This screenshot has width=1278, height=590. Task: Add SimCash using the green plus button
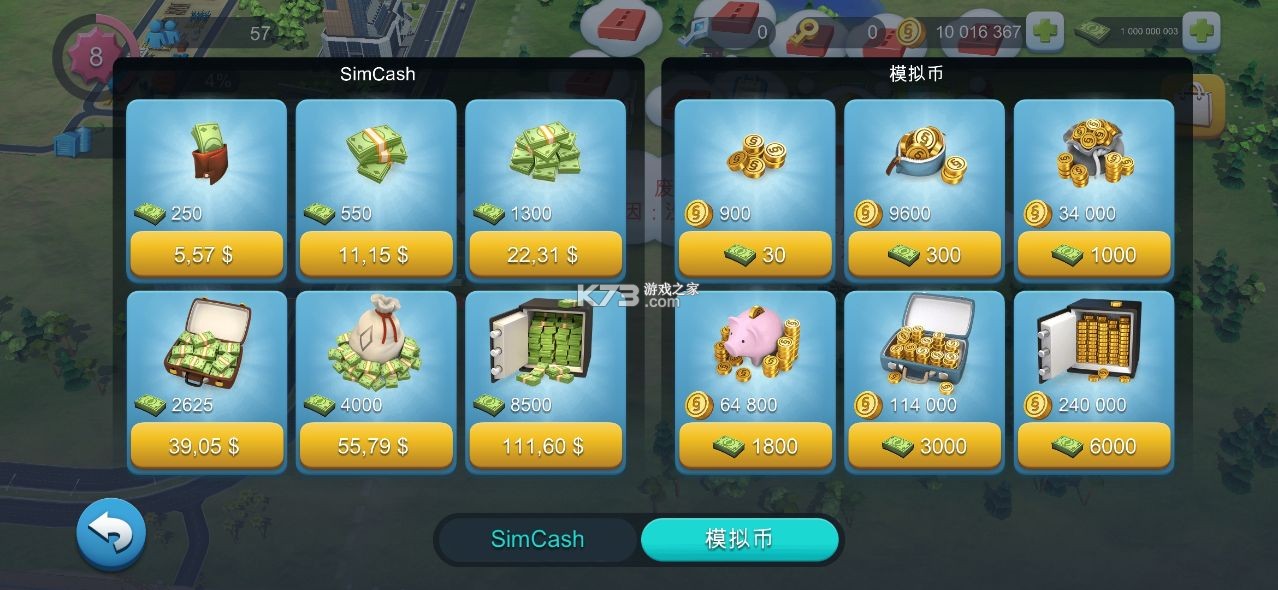click(1202, 31)
